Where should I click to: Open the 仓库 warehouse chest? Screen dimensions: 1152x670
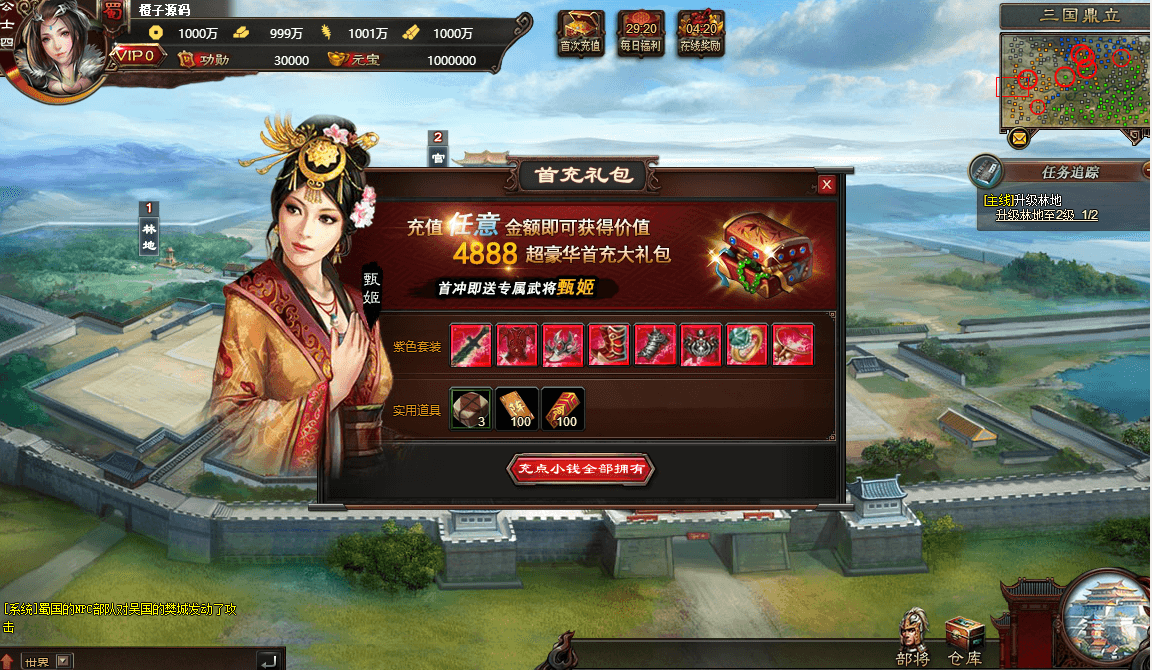coord(965,638)
